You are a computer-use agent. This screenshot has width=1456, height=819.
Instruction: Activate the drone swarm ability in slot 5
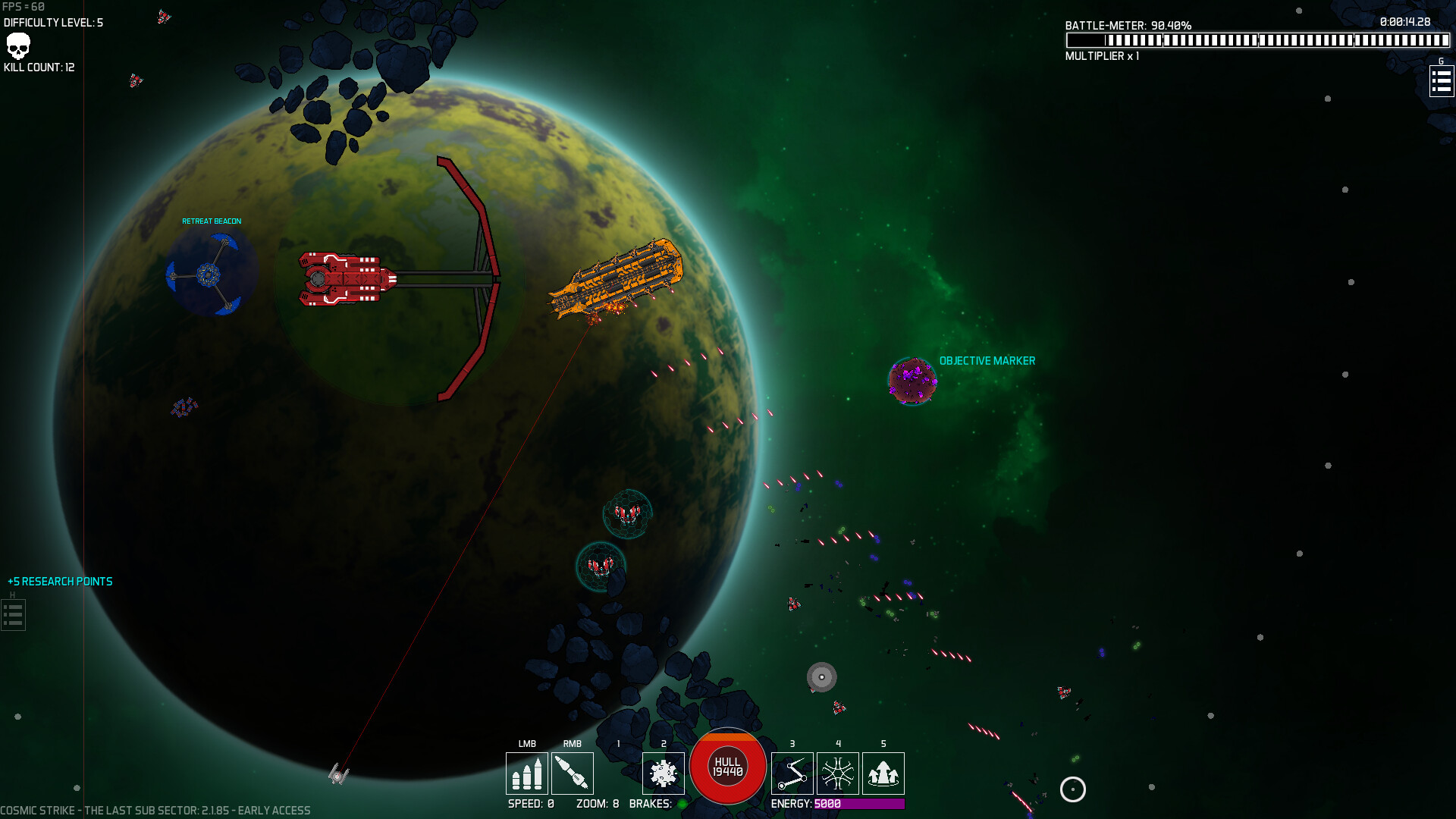tap(883, 773)
